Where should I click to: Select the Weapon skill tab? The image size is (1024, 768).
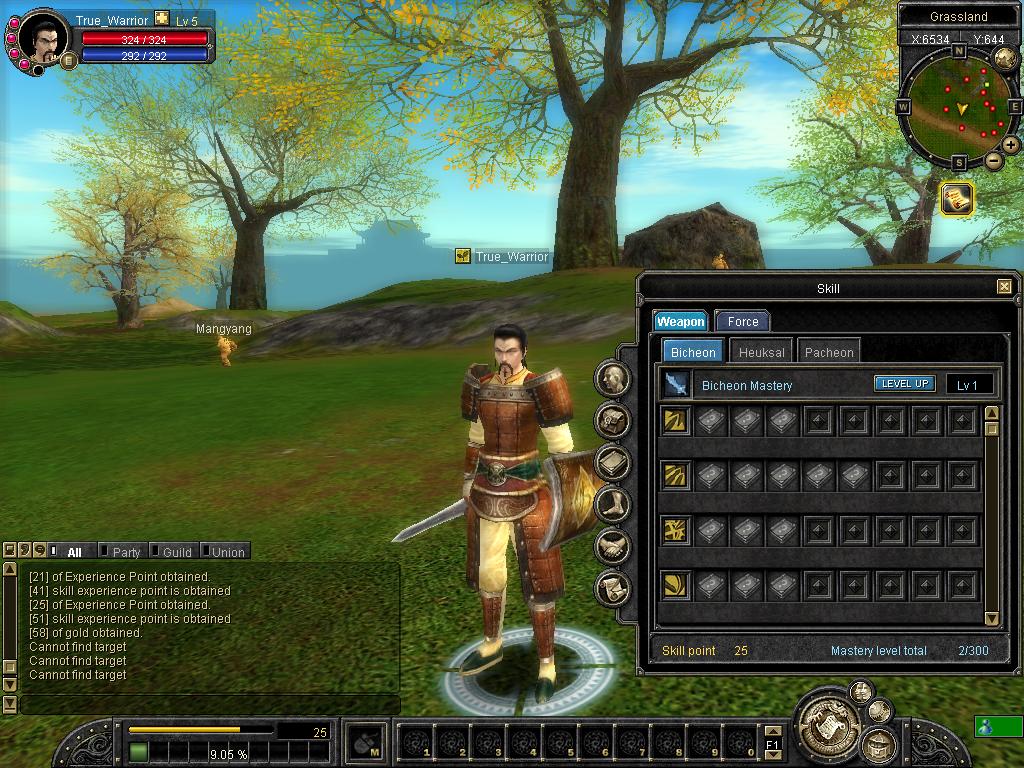[681, 321]
